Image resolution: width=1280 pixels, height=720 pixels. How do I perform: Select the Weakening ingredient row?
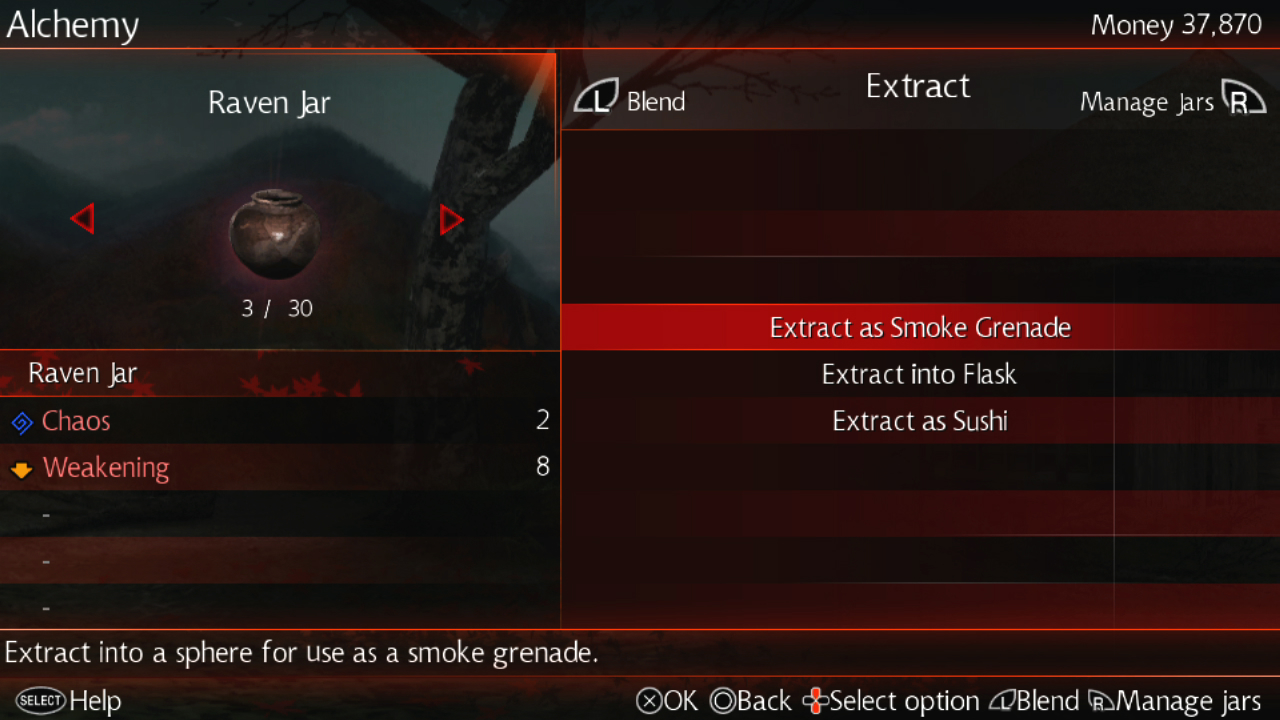(x=278, y=467)
